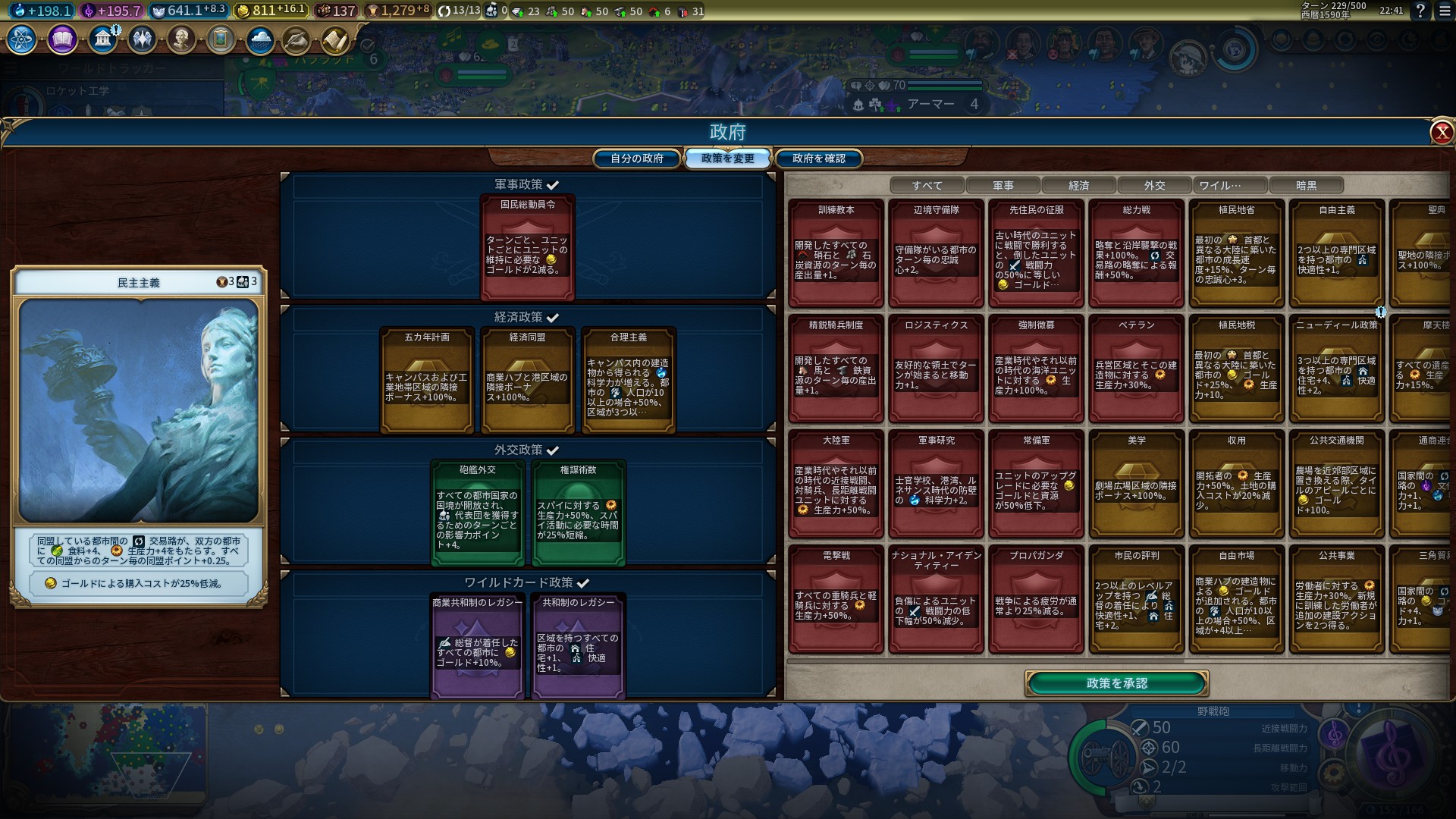Image resolution: width=1456 pixels, height=819 pixels.
Task: Close the government screen
Action: pos(1441,133)
